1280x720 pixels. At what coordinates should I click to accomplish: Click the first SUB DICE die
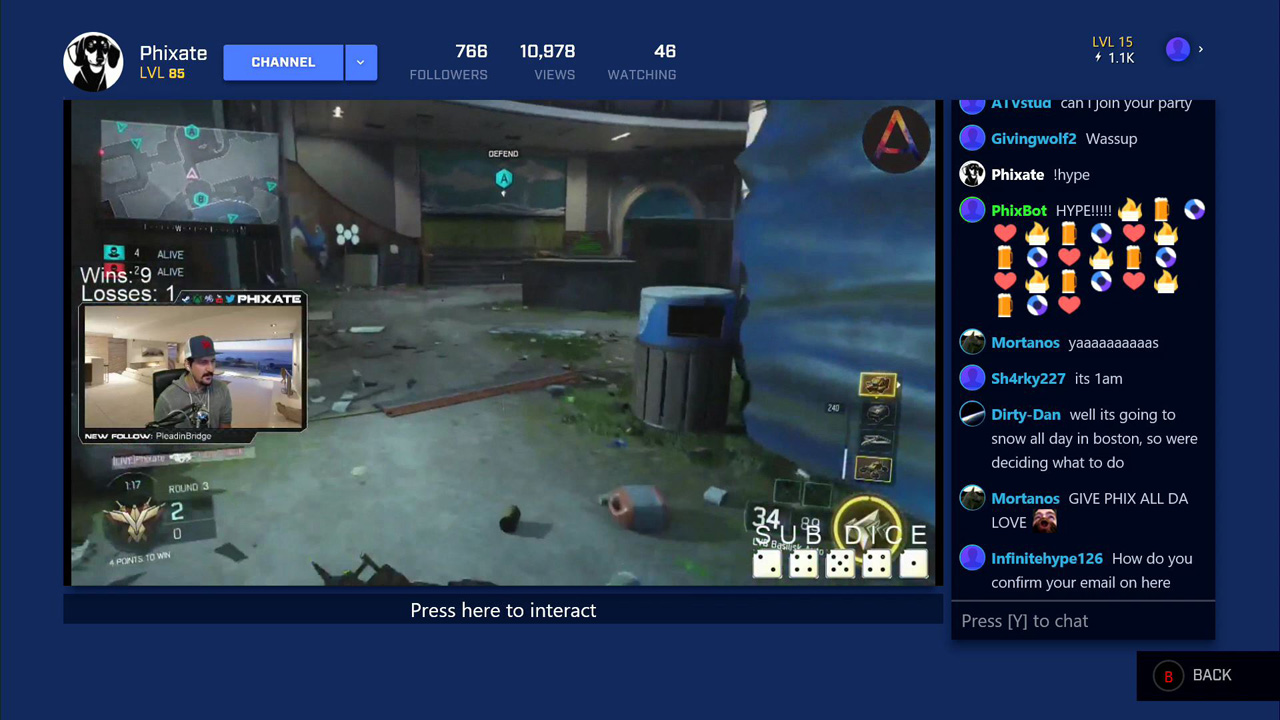coord(767,564)
